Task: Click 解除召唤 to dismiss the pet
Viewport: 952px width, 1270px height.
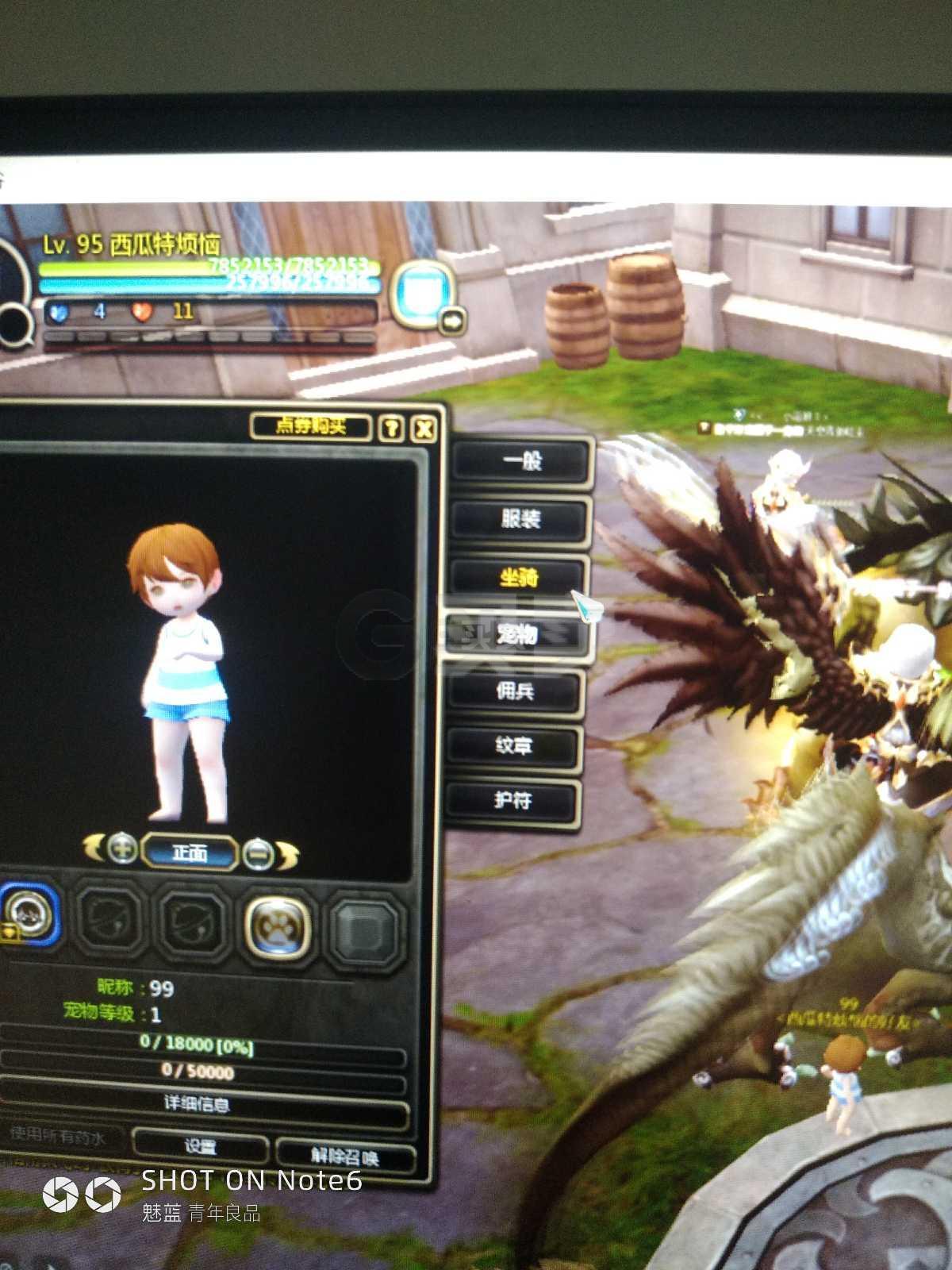Action: click(x=346, y=1155)
